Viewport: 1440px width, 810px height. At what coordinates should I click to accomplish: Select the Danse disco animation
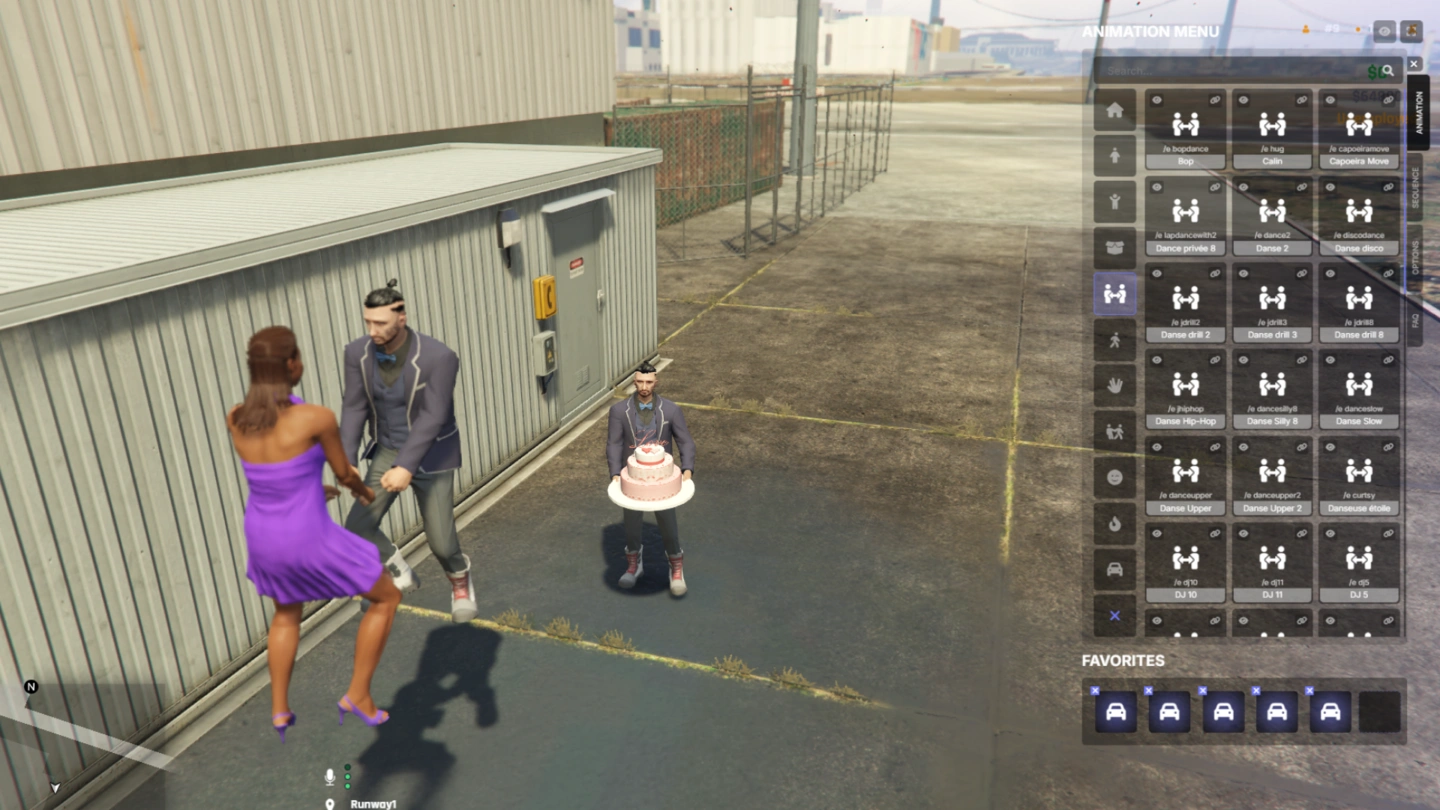coord(1359,216)
